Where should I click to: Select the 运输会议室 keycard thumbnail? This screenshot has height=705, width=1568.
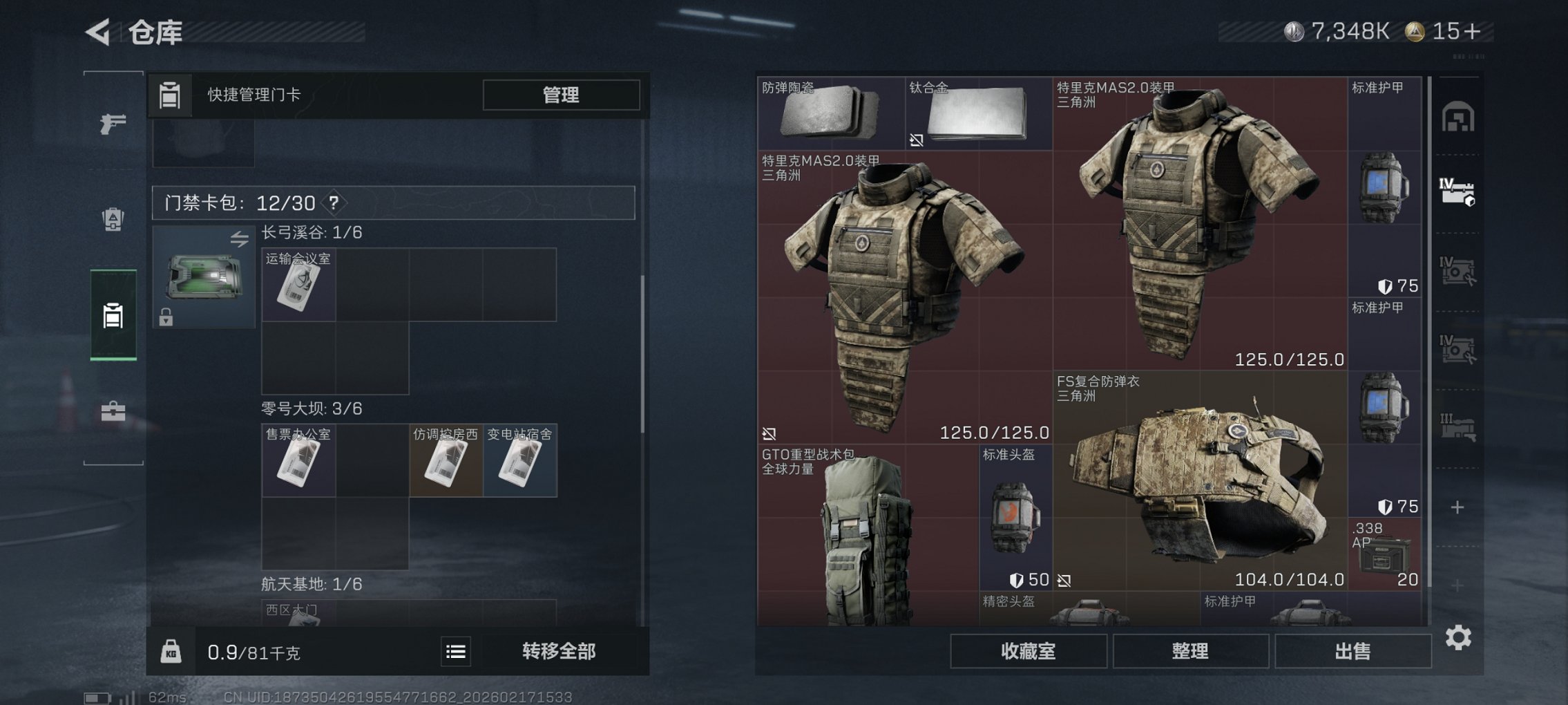[298, 283]
